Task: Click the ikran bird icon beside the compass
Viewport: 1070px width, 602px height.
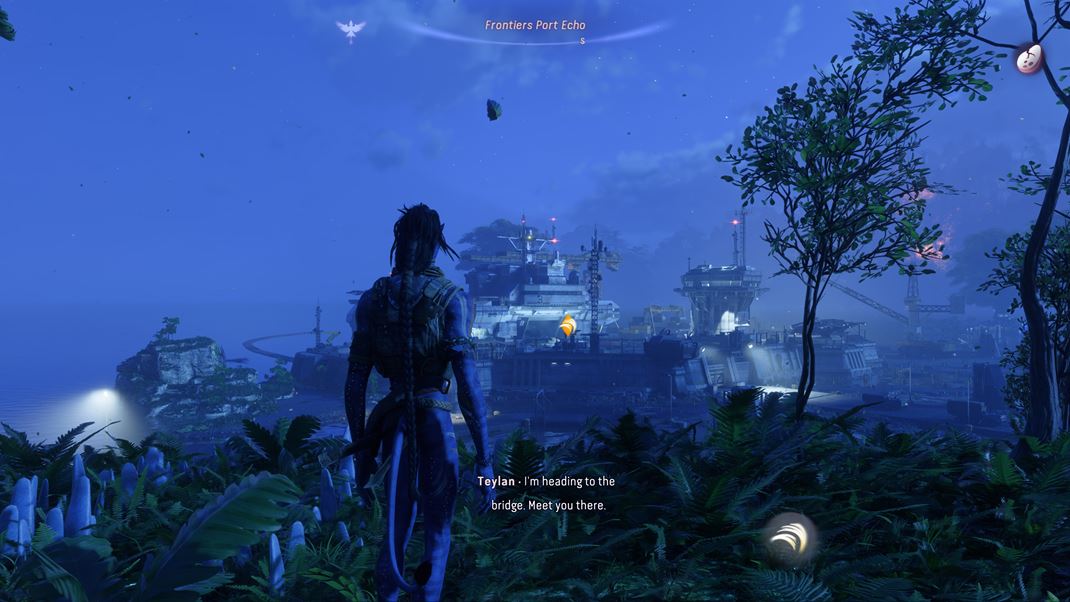Action: click(351, 30)
